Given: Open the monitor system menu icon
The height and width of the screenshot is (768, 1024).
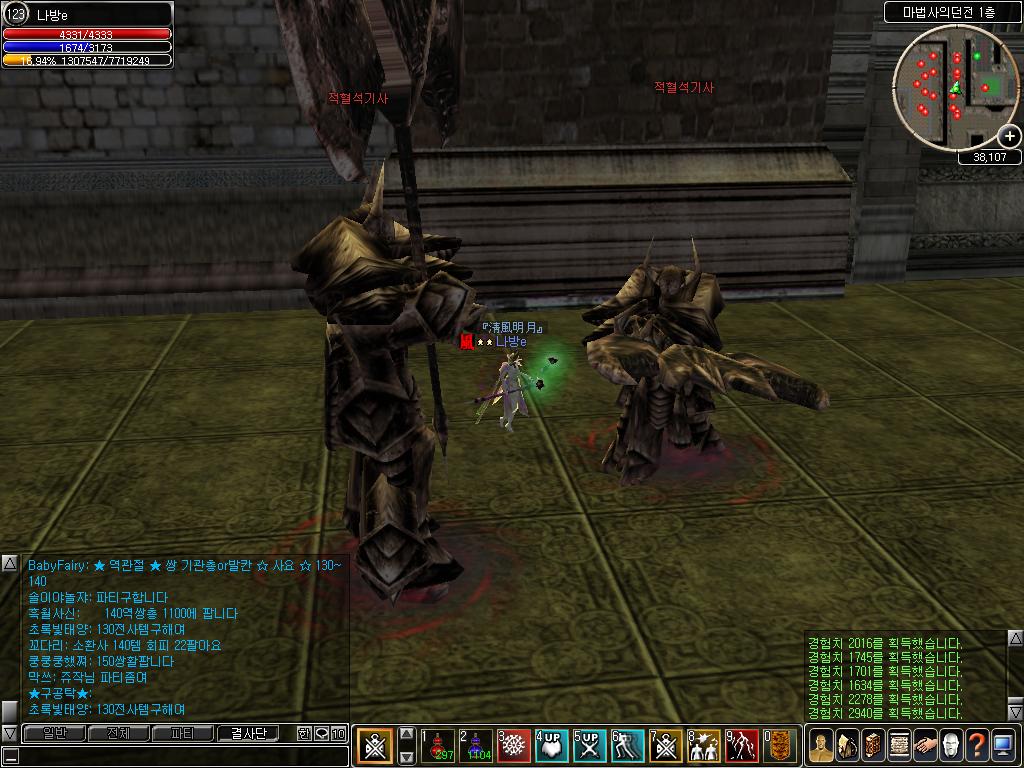Looking at the screenshot, I should click(x=1003, y=745).
